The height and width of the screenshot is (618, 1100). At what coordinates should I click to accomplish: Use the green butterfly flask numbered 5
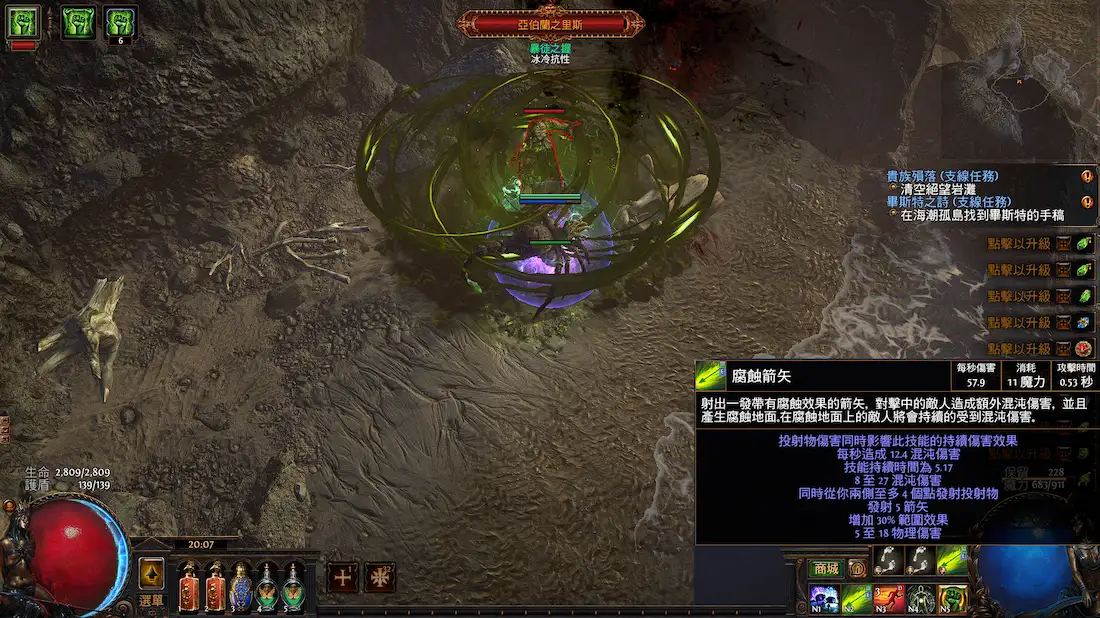(x=292, y=588)
